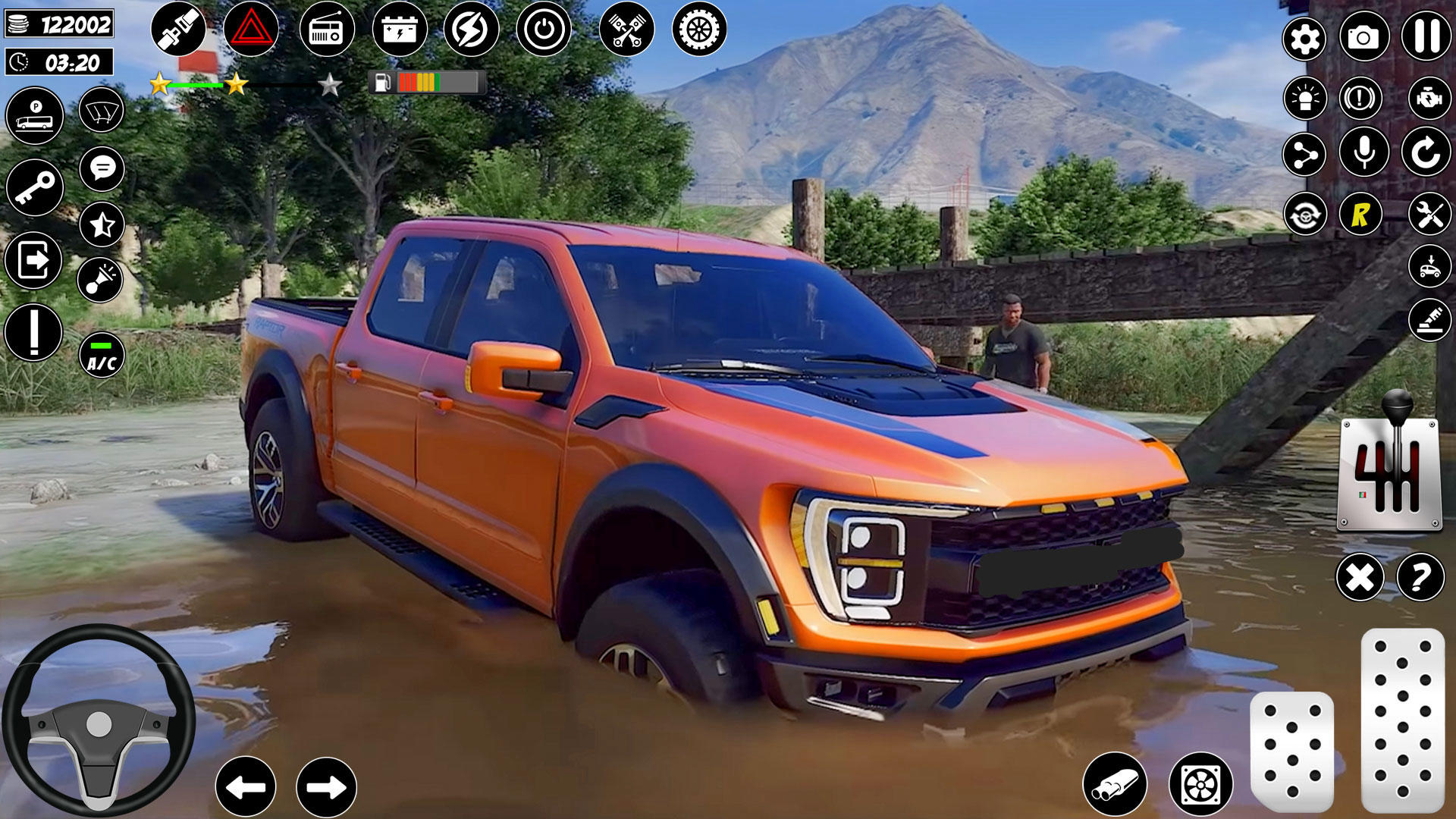The width and height of the screenshot is (1456, 819).
Task: Open help with the question mark button
Action: (1420, 578)
